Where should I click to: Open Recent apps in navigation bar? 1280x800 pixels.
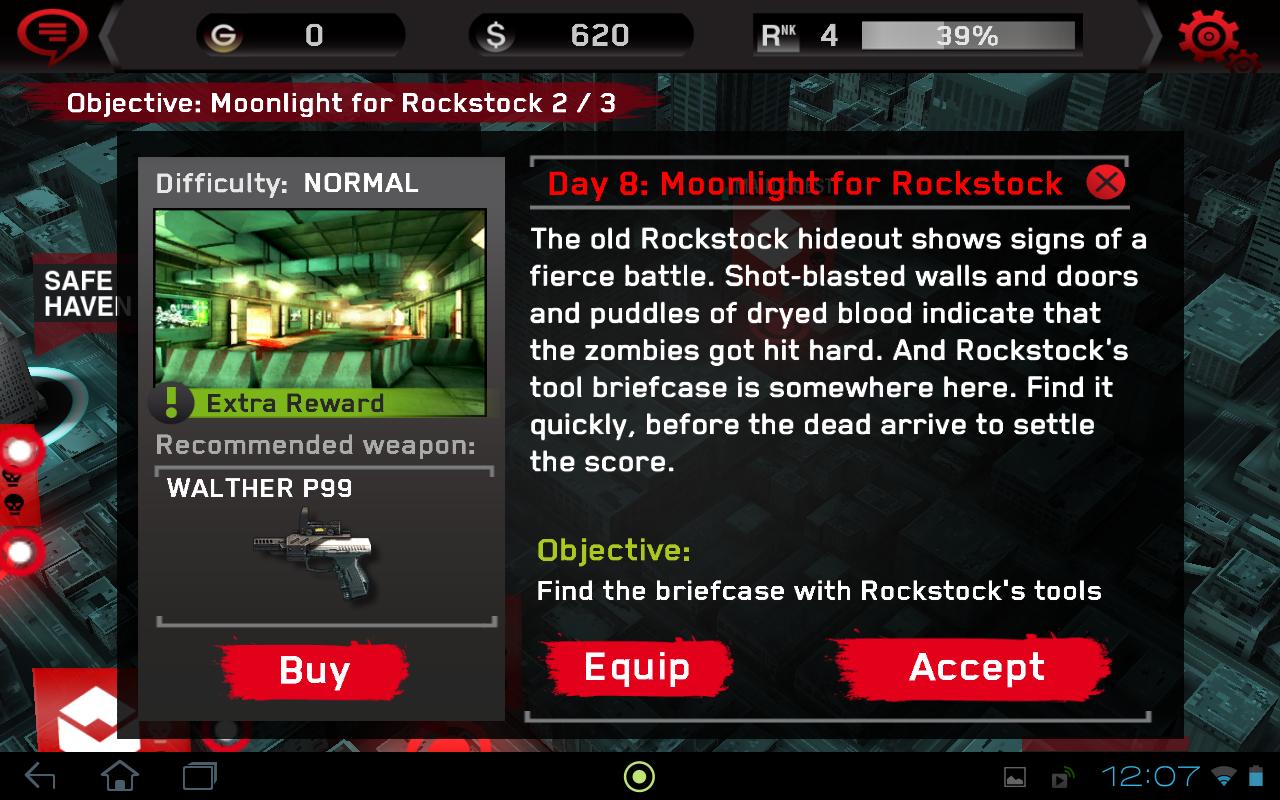click(198, 775)
